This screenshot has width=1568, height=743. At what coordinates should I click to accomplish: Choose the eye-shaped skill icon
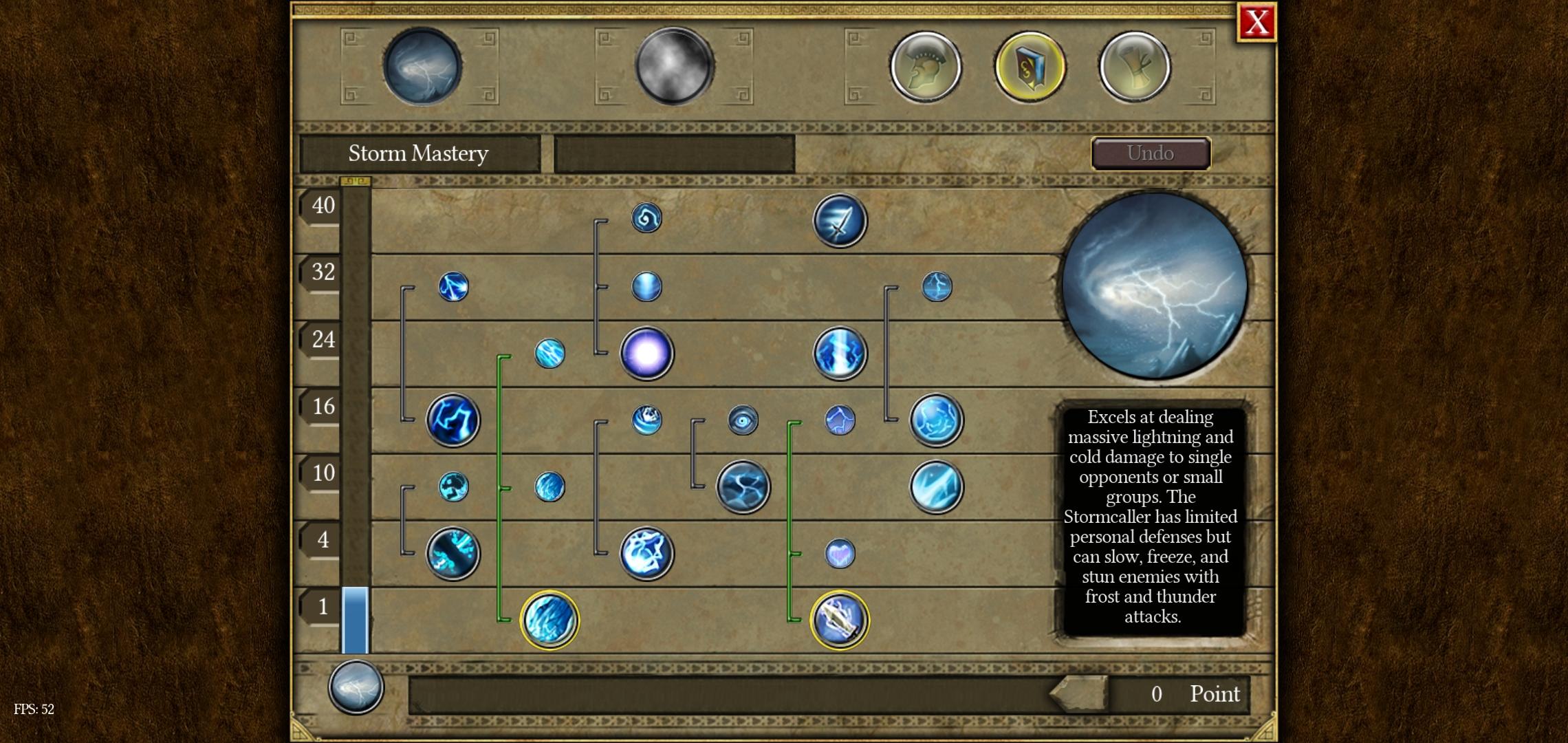tap(743, 420)
